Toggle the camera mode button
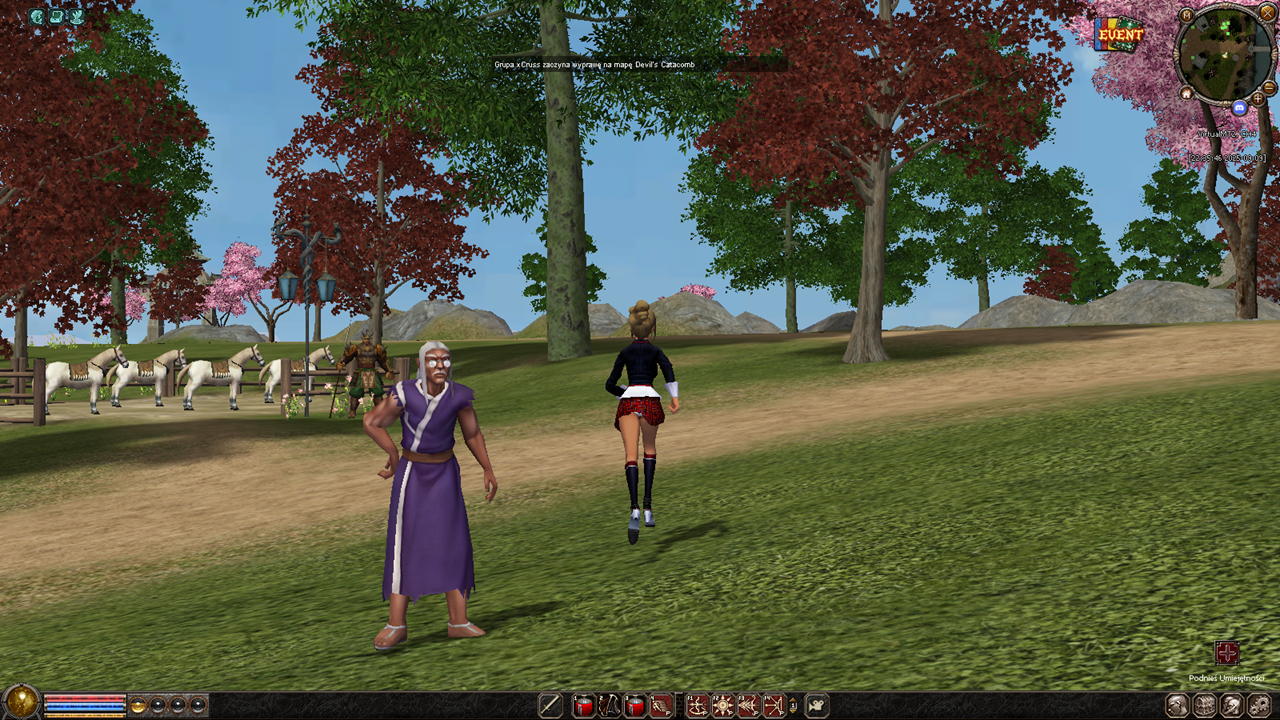 tap(817, 706)
